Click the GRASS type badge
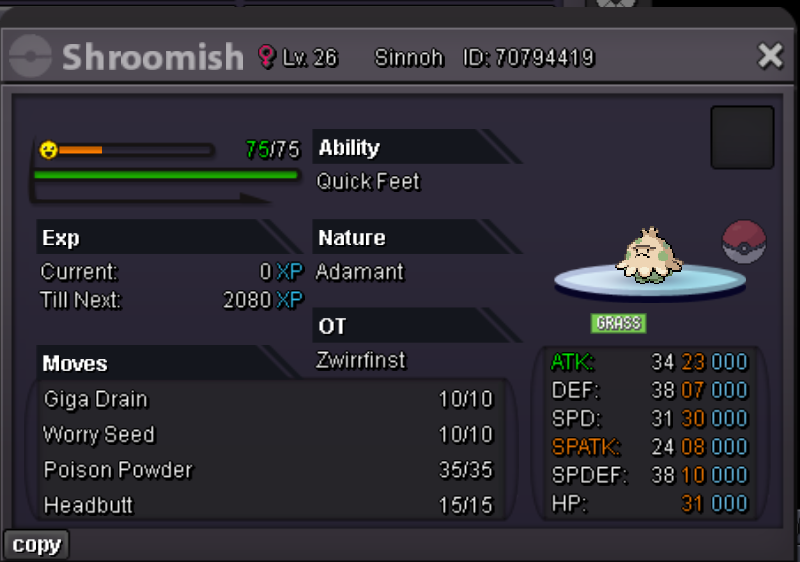 coord(618,323)
